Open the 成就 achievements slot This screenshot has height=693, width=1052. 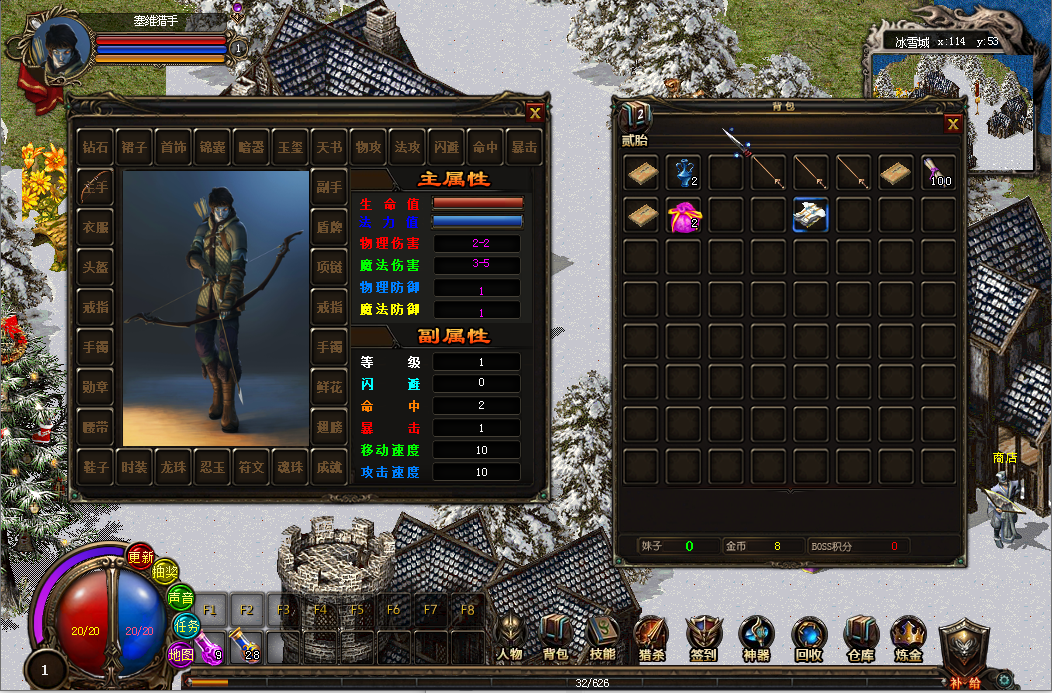coord(329,467)
